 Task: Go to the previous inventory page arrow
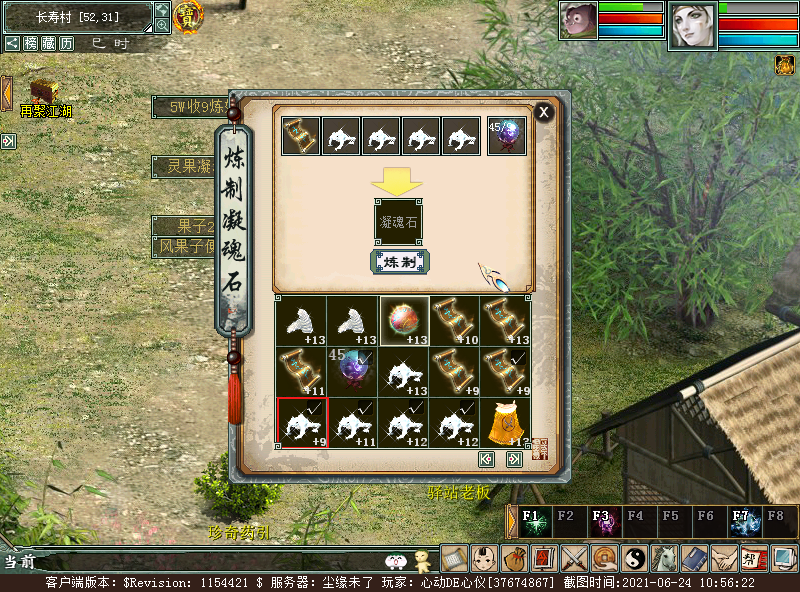487,459
